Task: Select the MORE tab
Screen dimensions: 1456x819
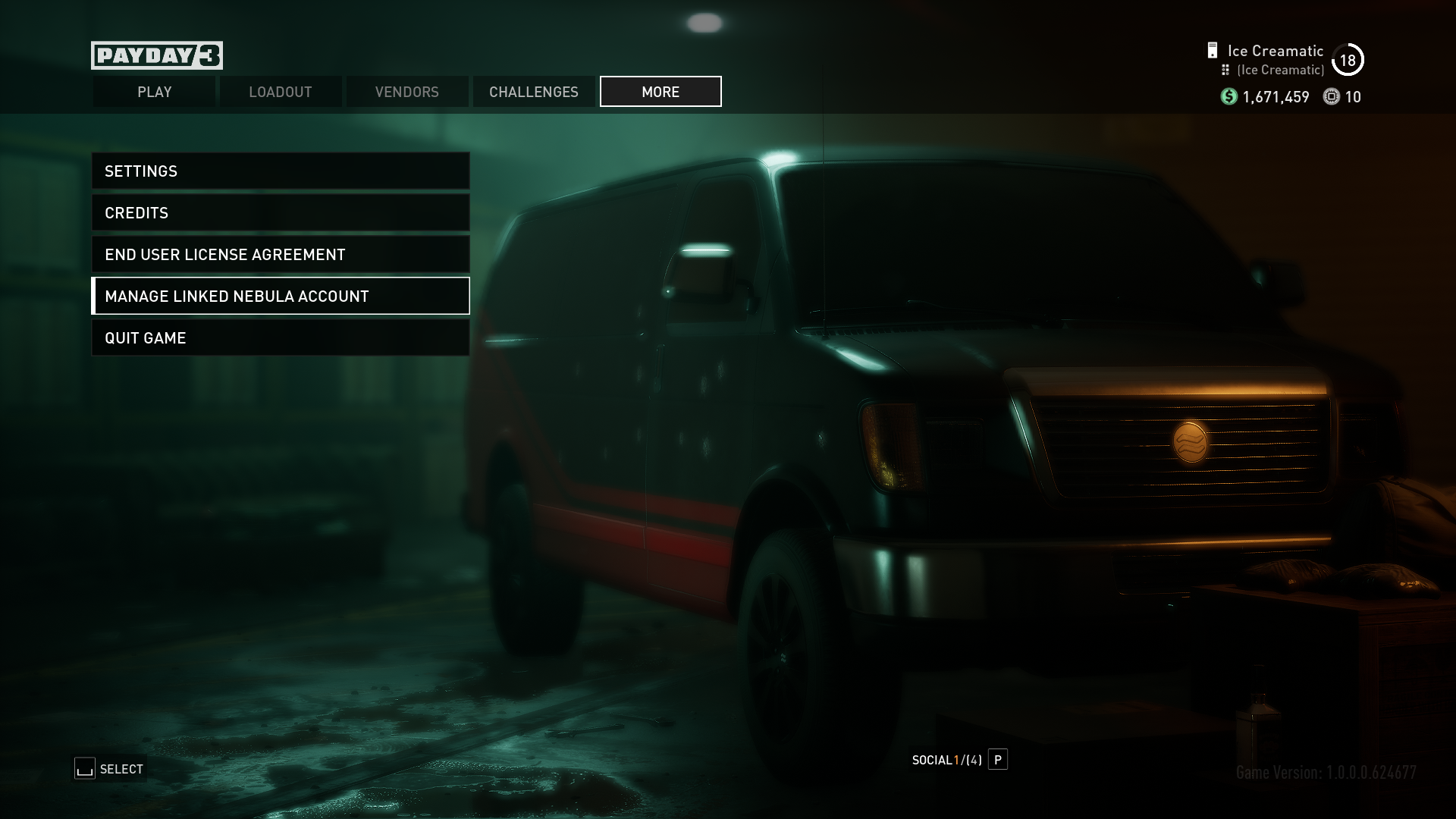Action: coord(660,91)
